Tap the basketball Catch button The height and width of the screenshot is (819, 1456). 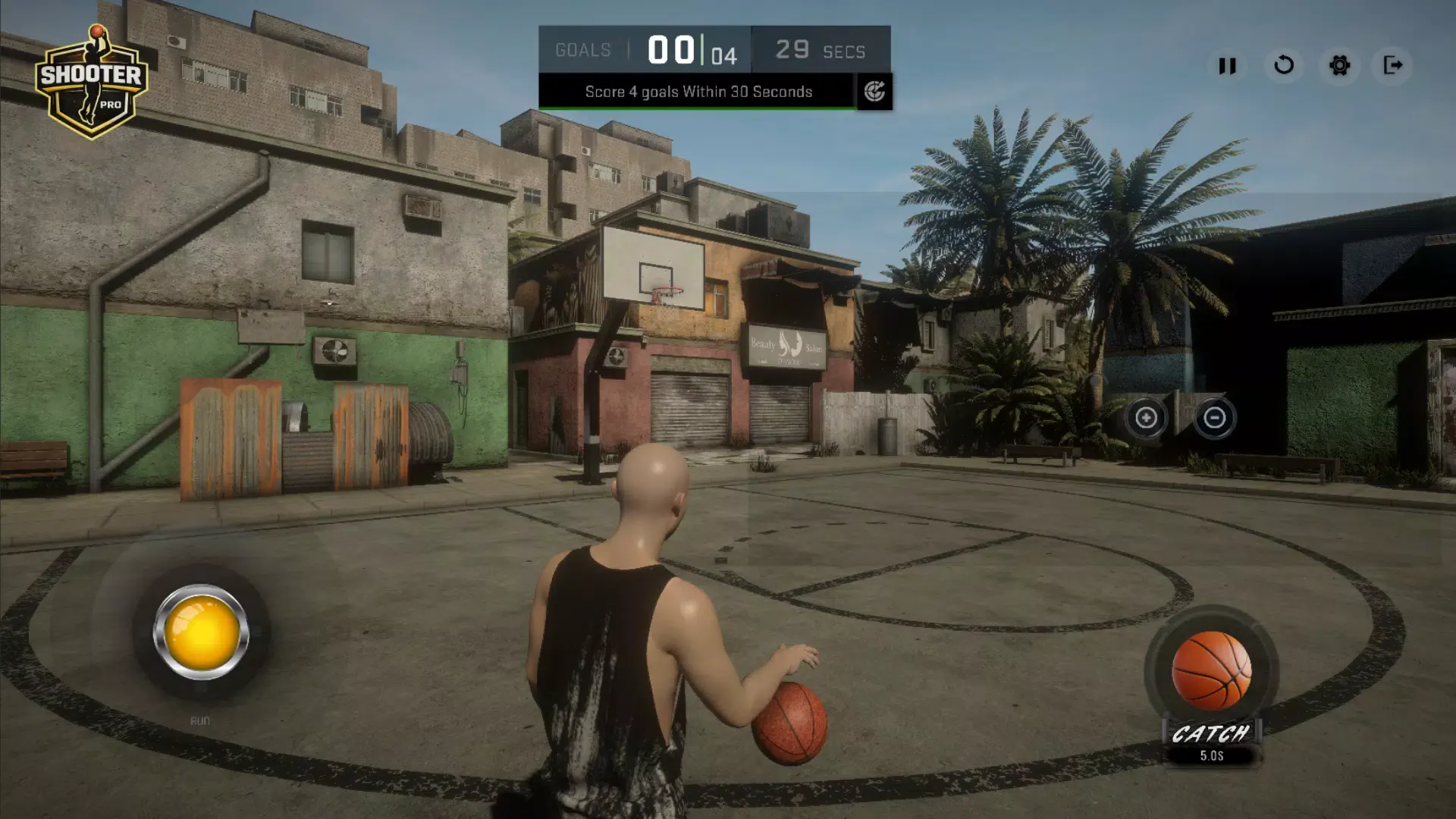pos(1211,671)
